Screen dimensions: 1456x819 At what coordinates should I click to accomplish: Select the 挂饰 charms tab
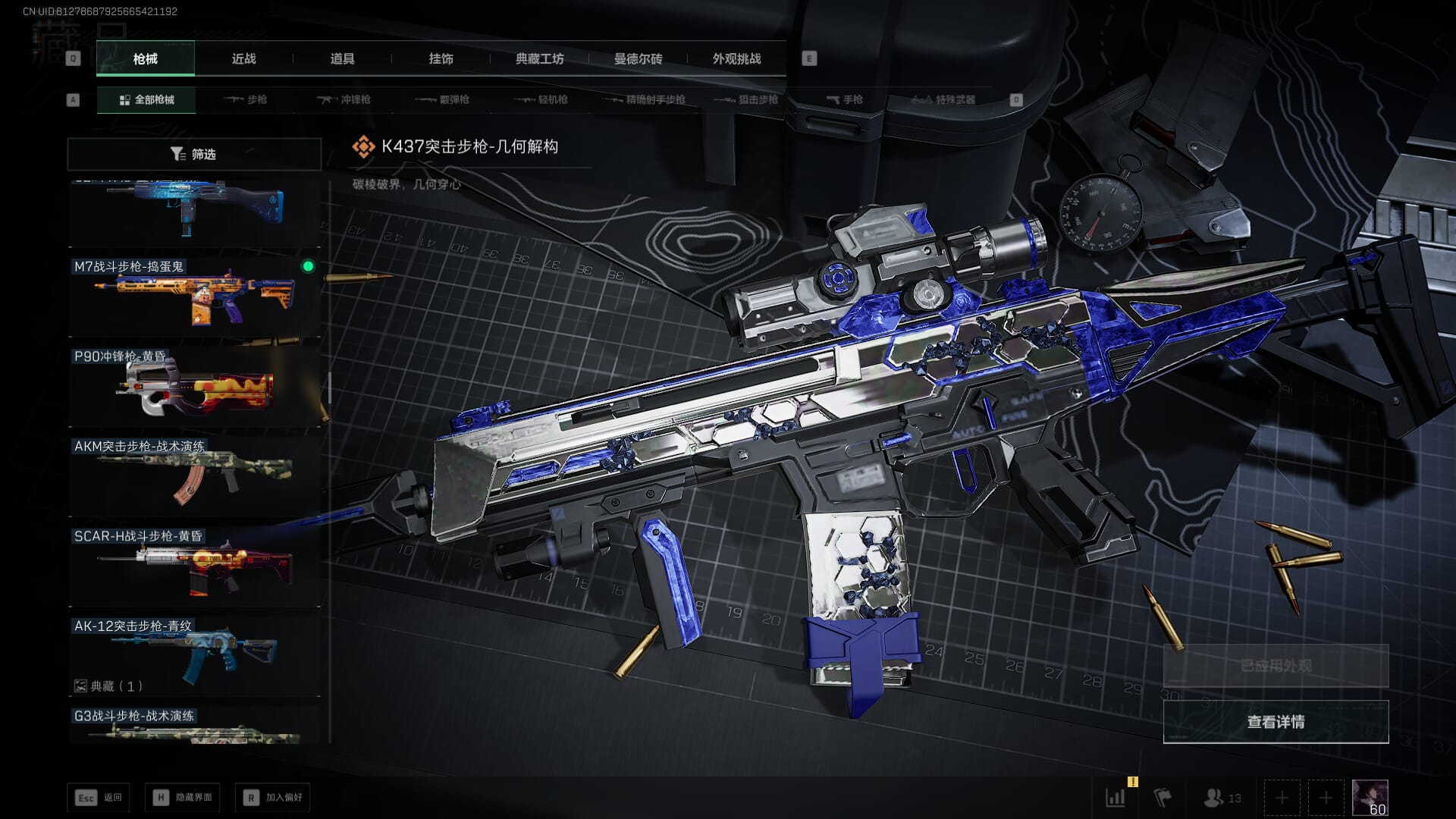pos(441,59)
